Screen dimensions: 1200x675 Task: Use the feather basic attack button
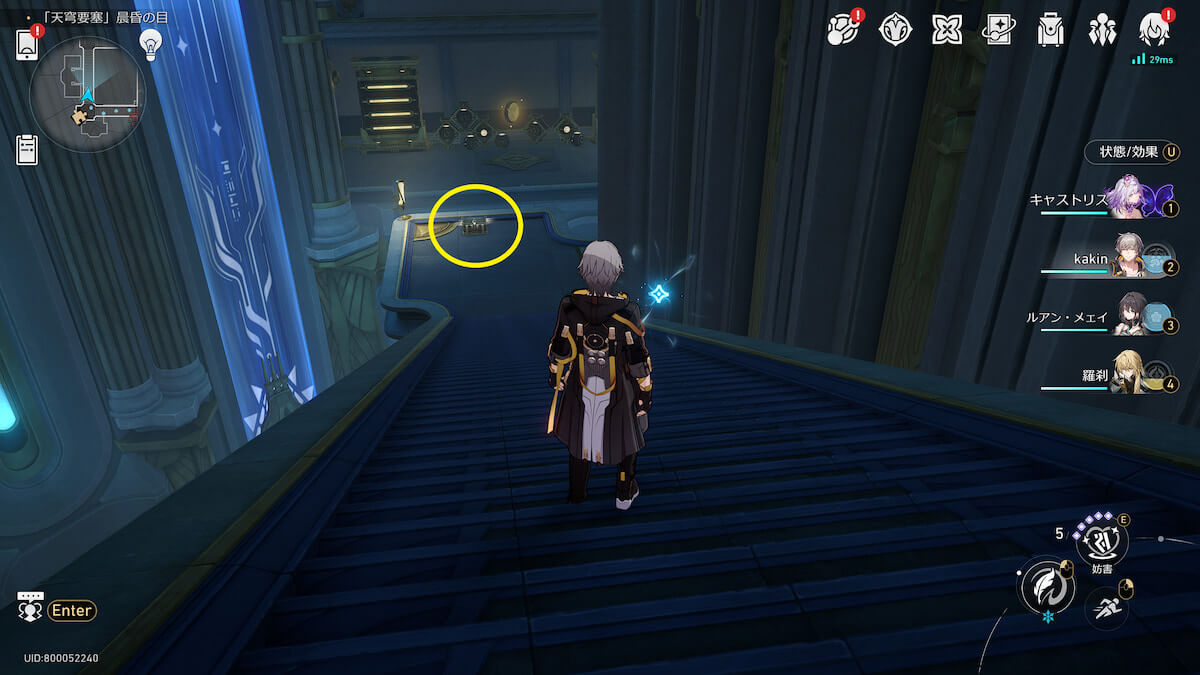click(1046, 585)
